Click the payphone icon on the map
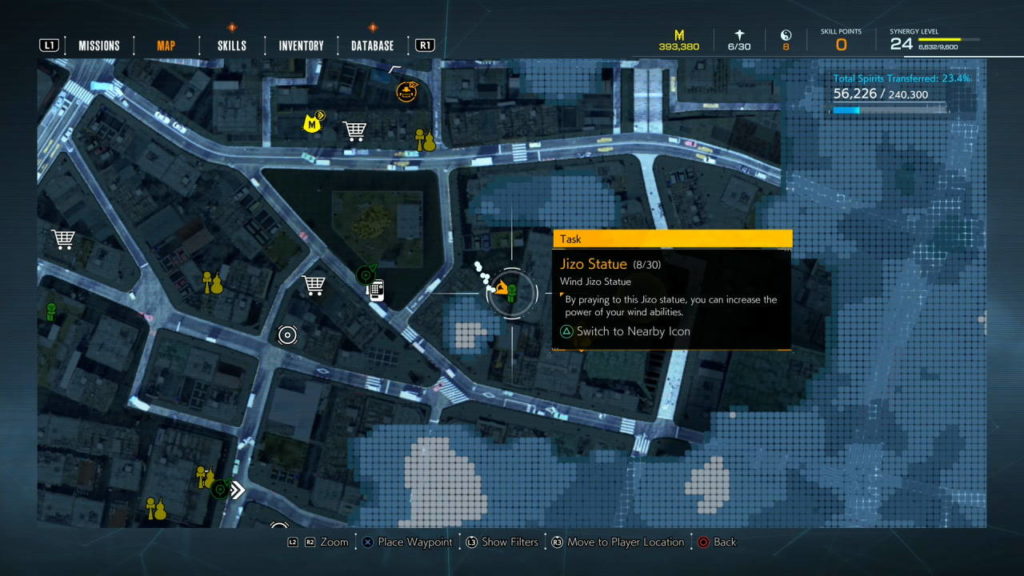Viewport: 1024px width, 576px height. (x=377, y=291)
